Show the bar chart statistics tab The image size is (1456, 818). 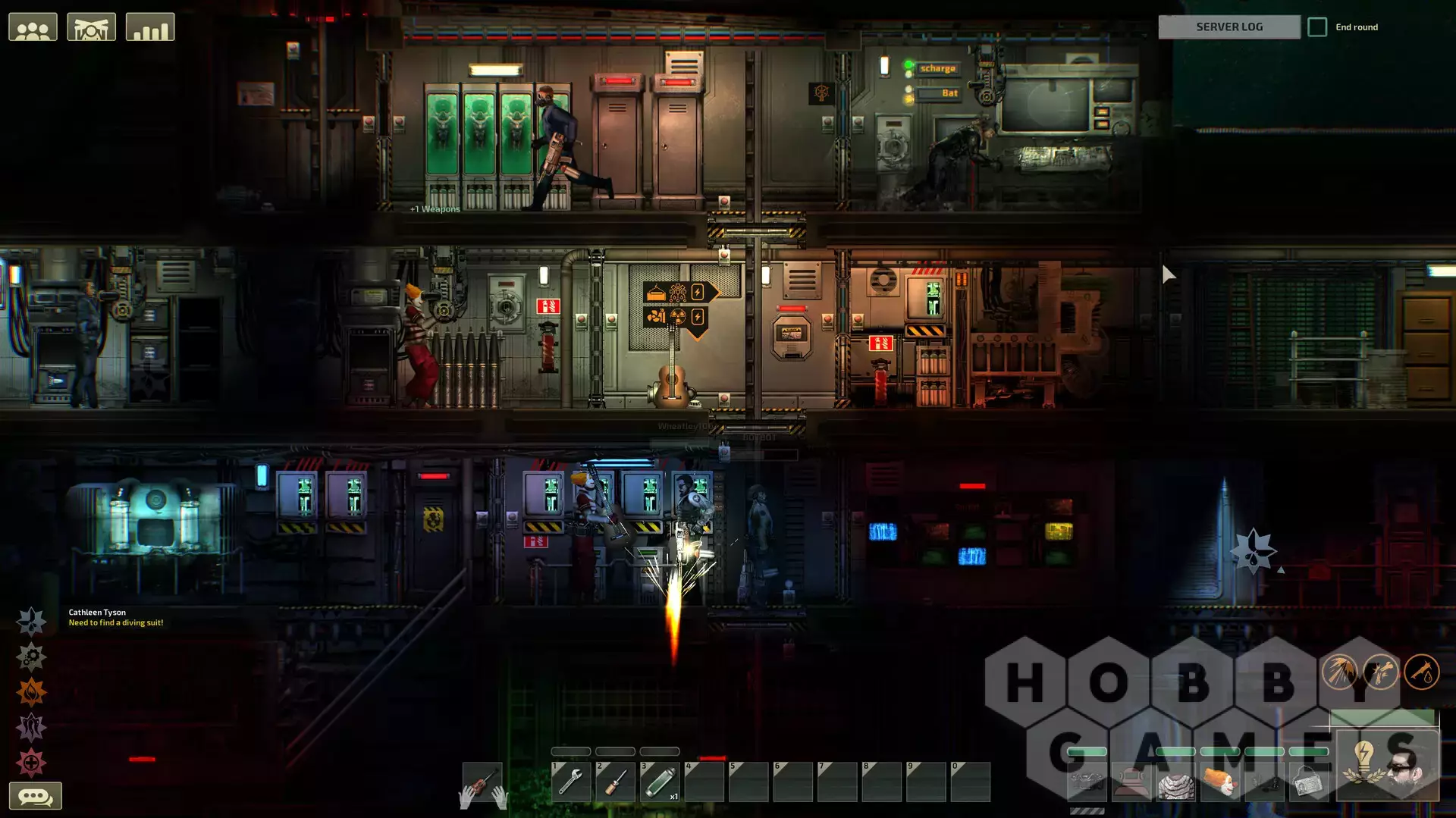pyautogui.click(x=150, y=28)
